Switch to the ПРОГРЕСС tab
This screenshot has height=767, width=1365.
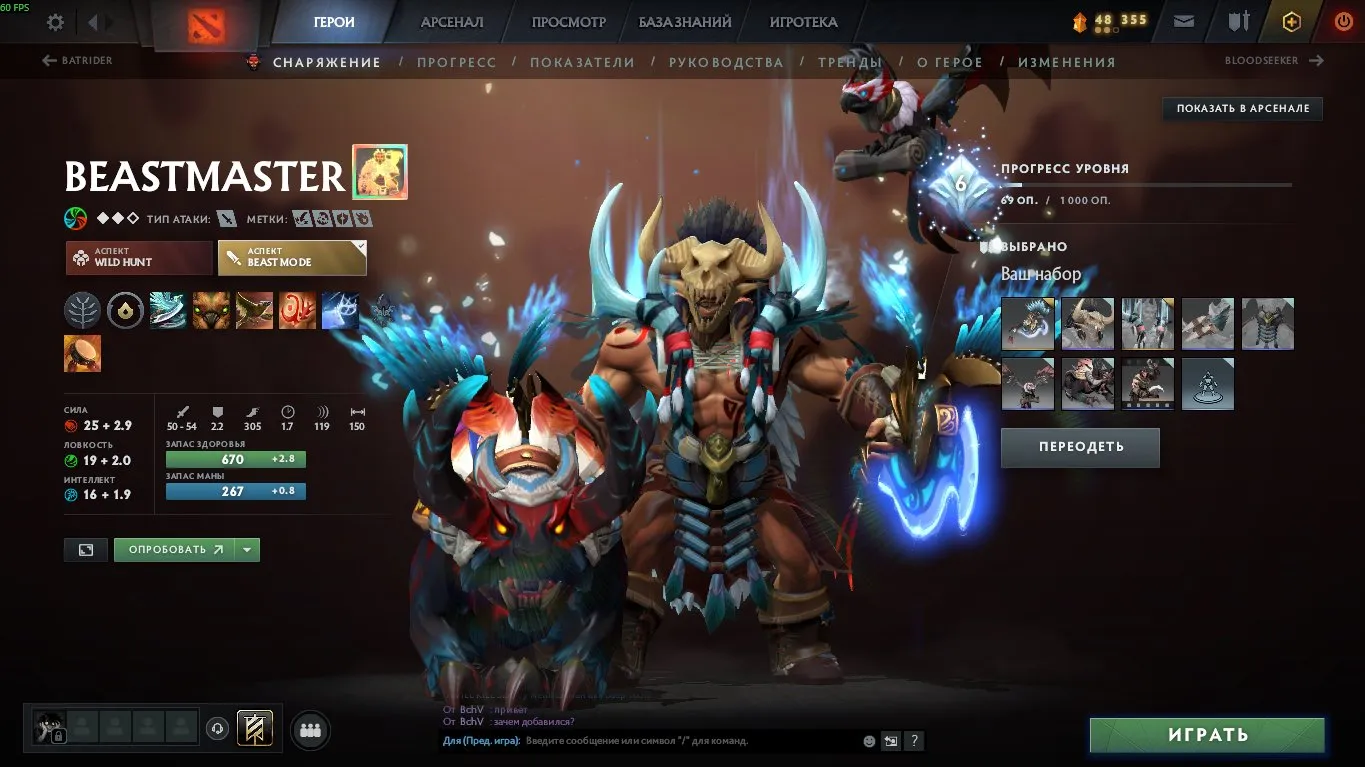pyautogui.click(x=457, y=61)
